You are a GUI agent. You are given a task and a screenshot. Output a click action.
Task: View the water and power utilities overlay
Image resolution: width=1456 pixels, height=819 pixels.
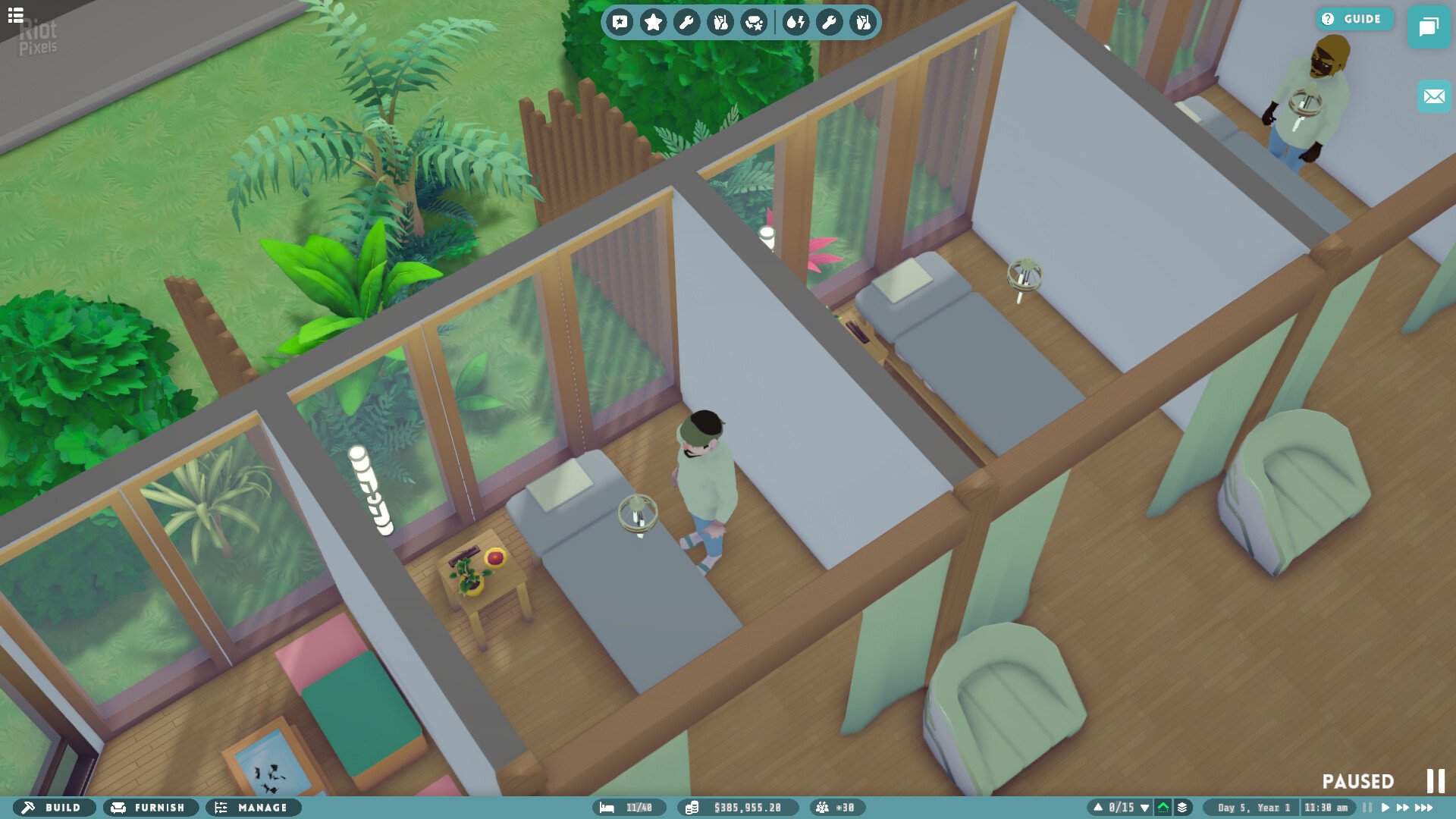click(795, 22)
